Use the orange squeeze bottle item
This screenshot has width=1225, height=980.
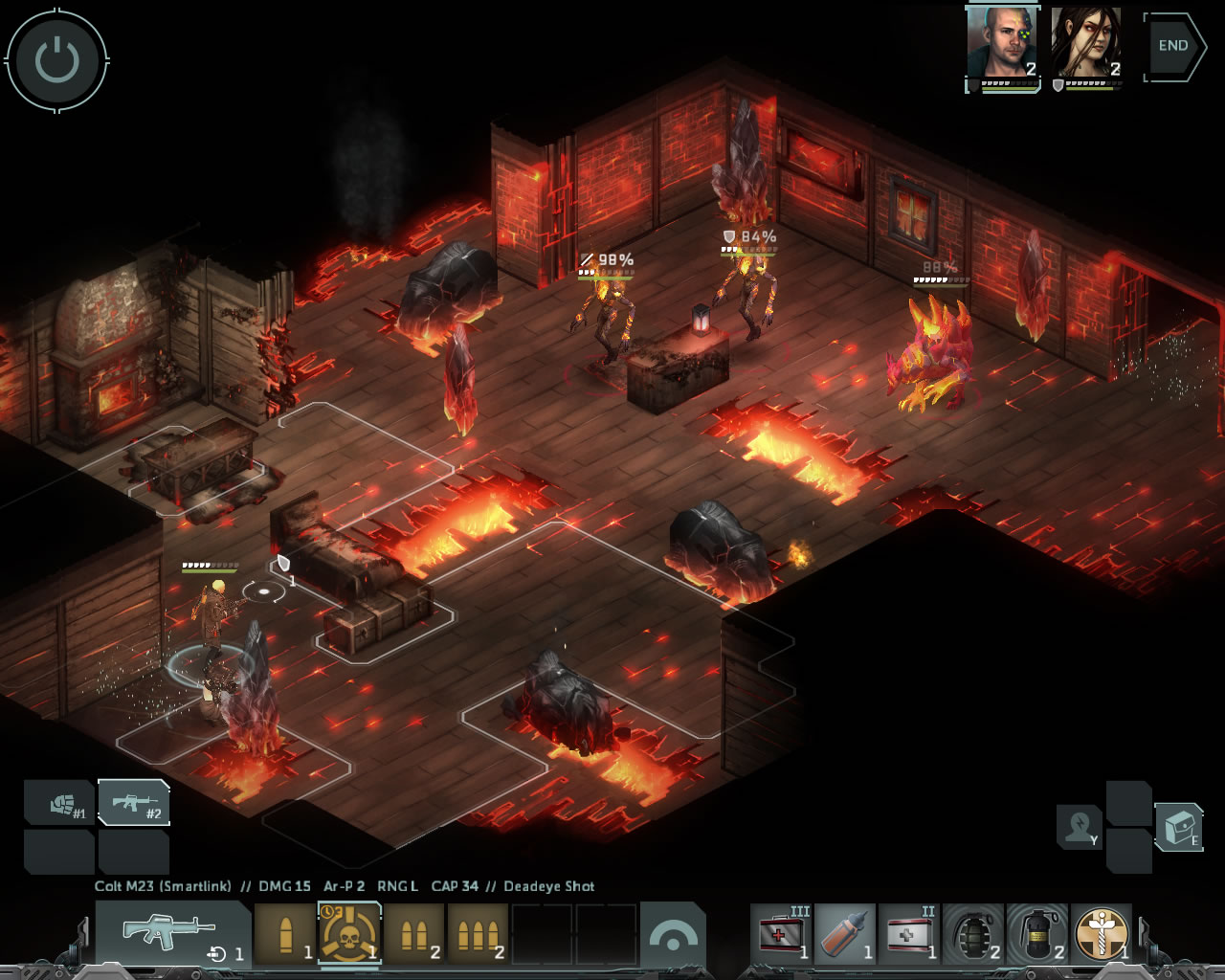coord(845,933)
